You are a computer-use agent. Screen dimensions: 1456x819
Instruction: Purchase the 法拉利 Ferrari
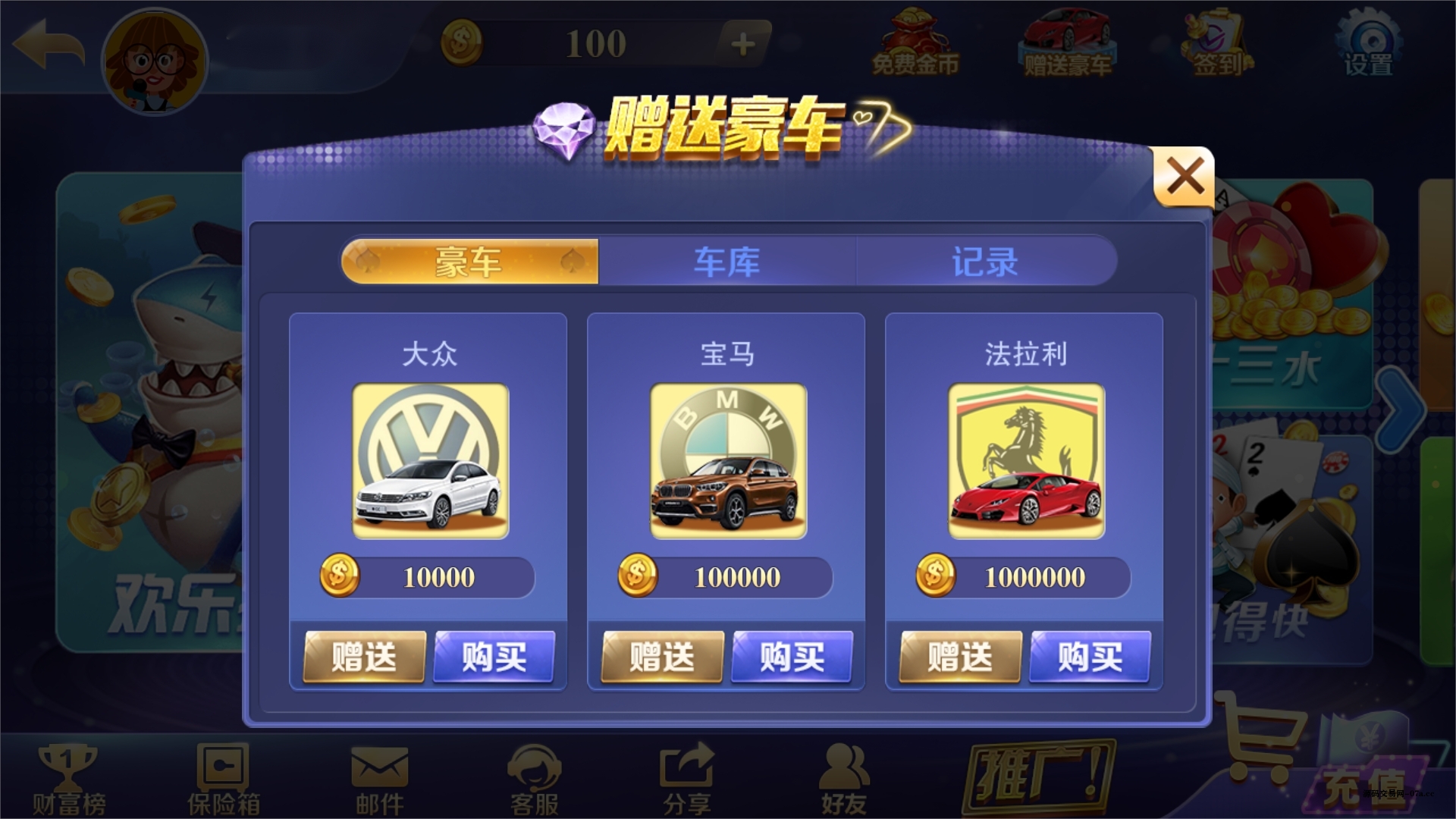[1090, 658]
